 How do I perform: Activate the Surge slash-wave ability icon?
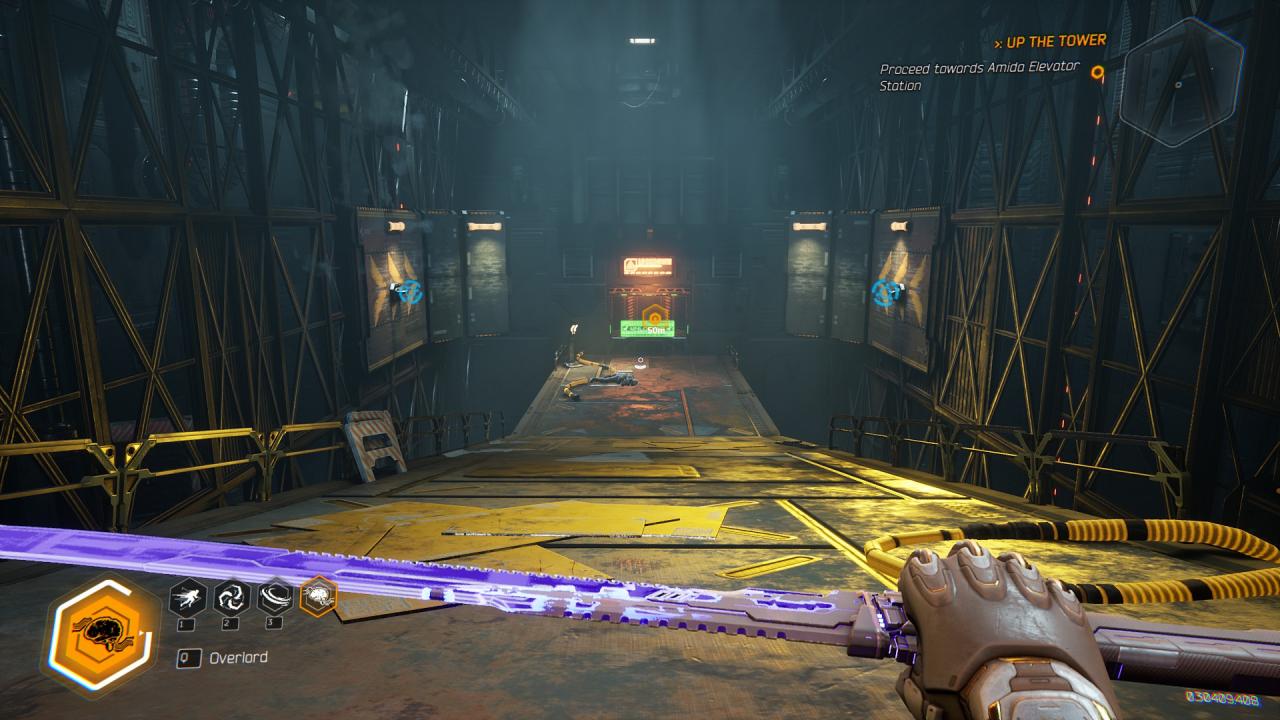pyautogui.click(x=274, y=598)
